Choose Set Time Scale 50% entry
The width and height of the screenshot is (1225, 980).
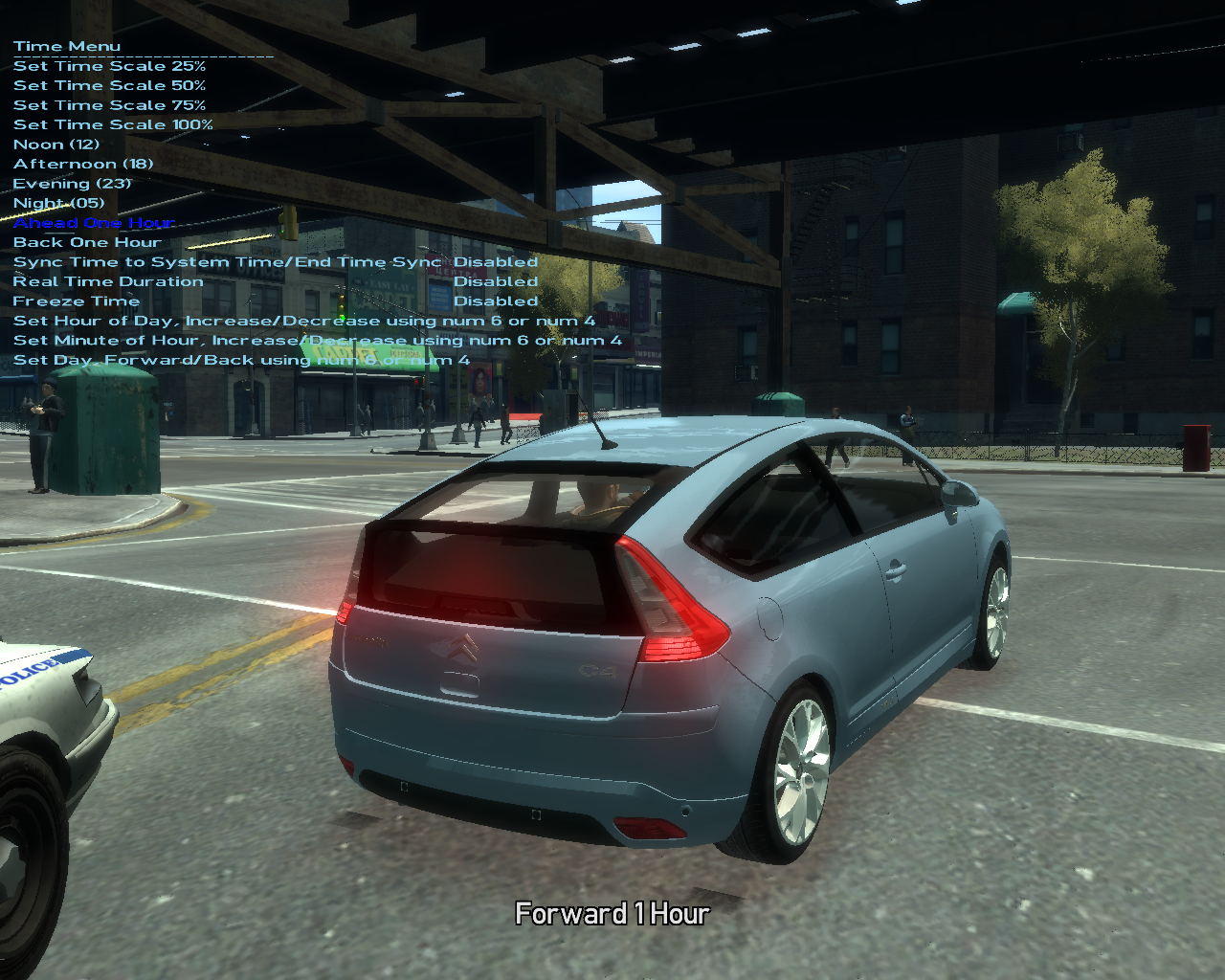(109, 85)
